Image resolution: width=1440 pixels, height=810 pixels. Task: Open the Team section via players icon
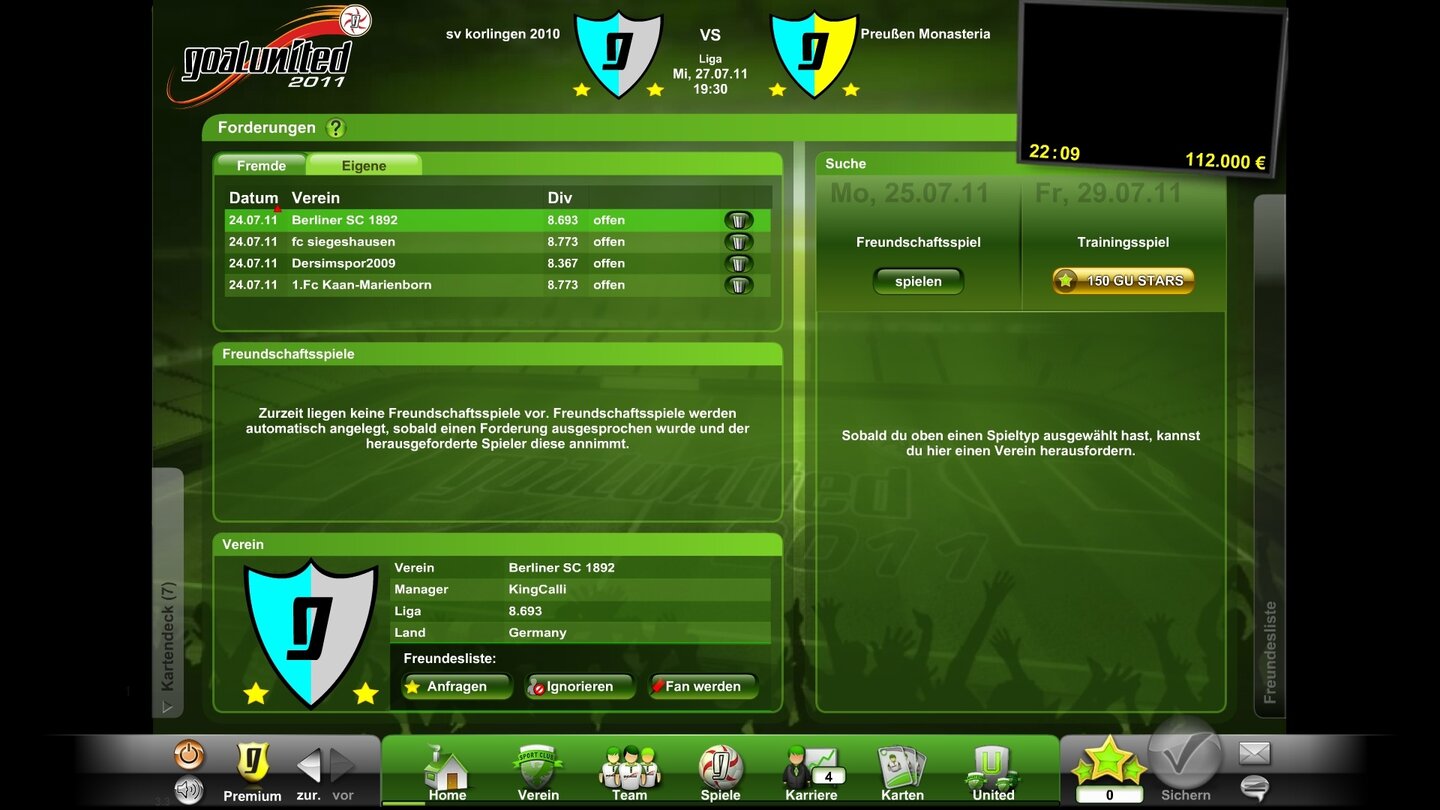pyautogui.click(x=628, y=770)
